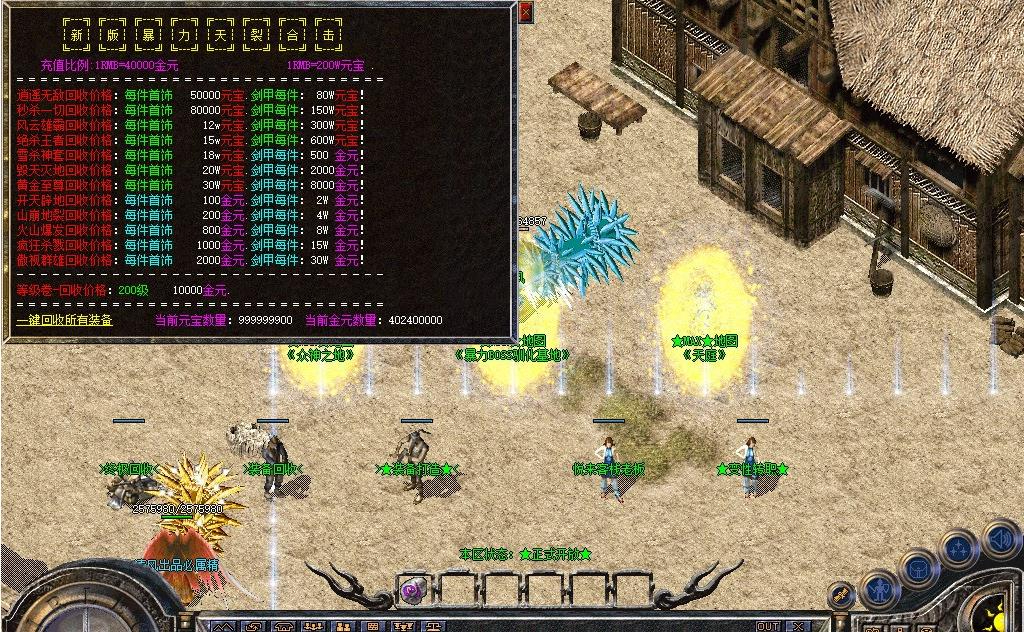This screenshot has height=632, width=1024.
Task: Click the 一键回收所有装备 recycle-all link
Action: click(x=64, y=321)
